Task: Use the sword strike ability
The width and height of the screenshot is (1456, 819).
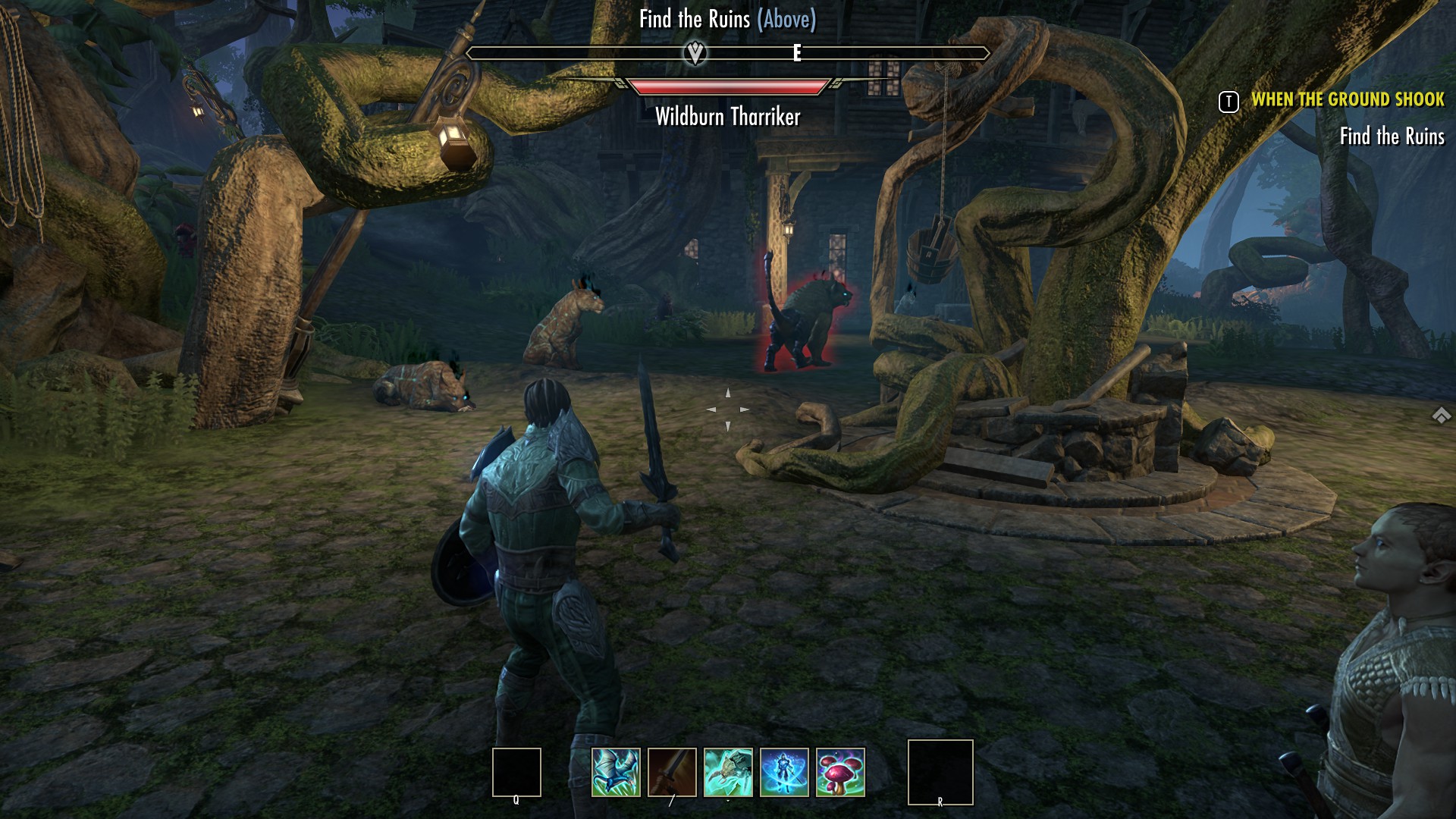Action: pos(672,772)
